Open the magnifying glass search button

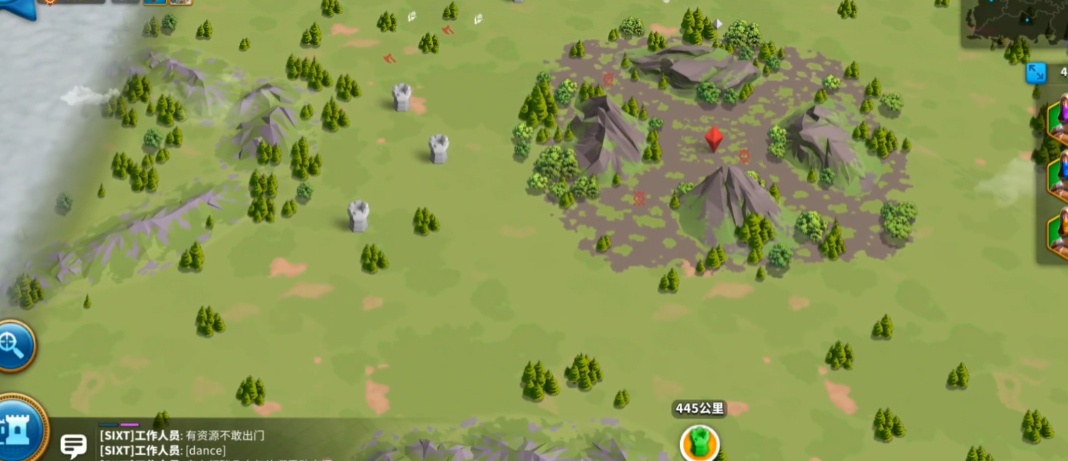(15, 346)
